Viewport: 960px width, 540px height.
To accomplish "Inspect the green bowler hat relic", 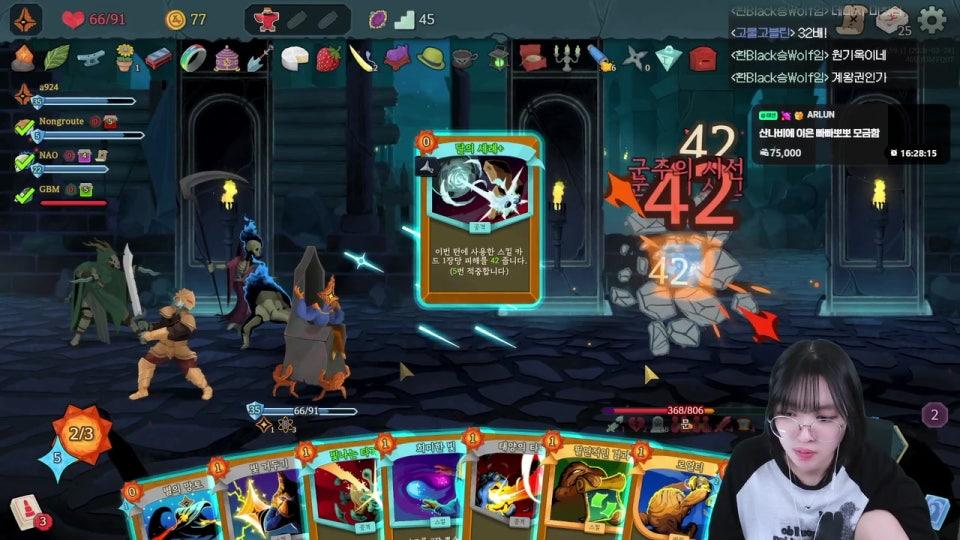I will click(431, 58).
